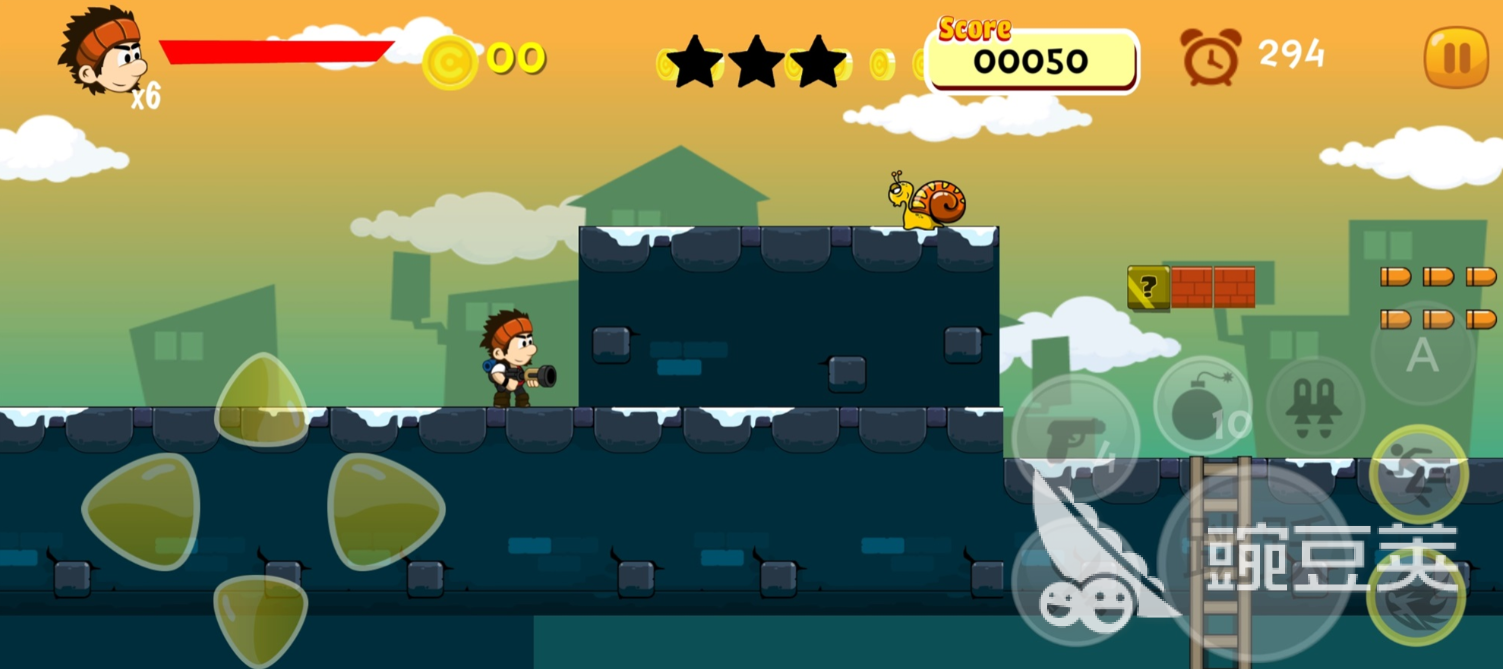Image resolution: width=1503 pixels, height=669 pixels.
Task: Activate the running man dash button
Action: pyautogui.click(x=1417, y=474)
